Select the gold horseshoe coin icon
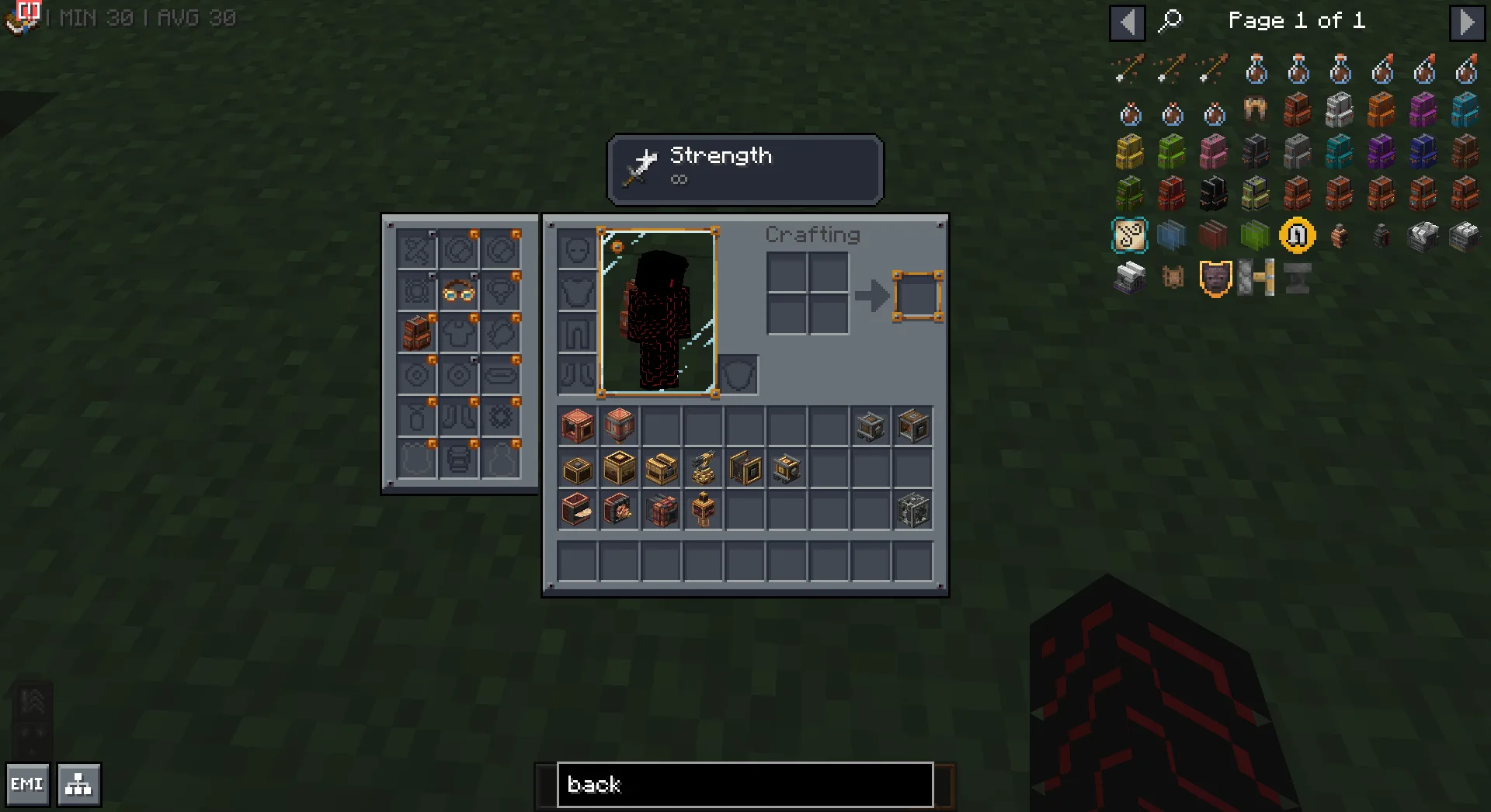The width and height of the screenshot is (1491, 812). (x=1297, y=236)
